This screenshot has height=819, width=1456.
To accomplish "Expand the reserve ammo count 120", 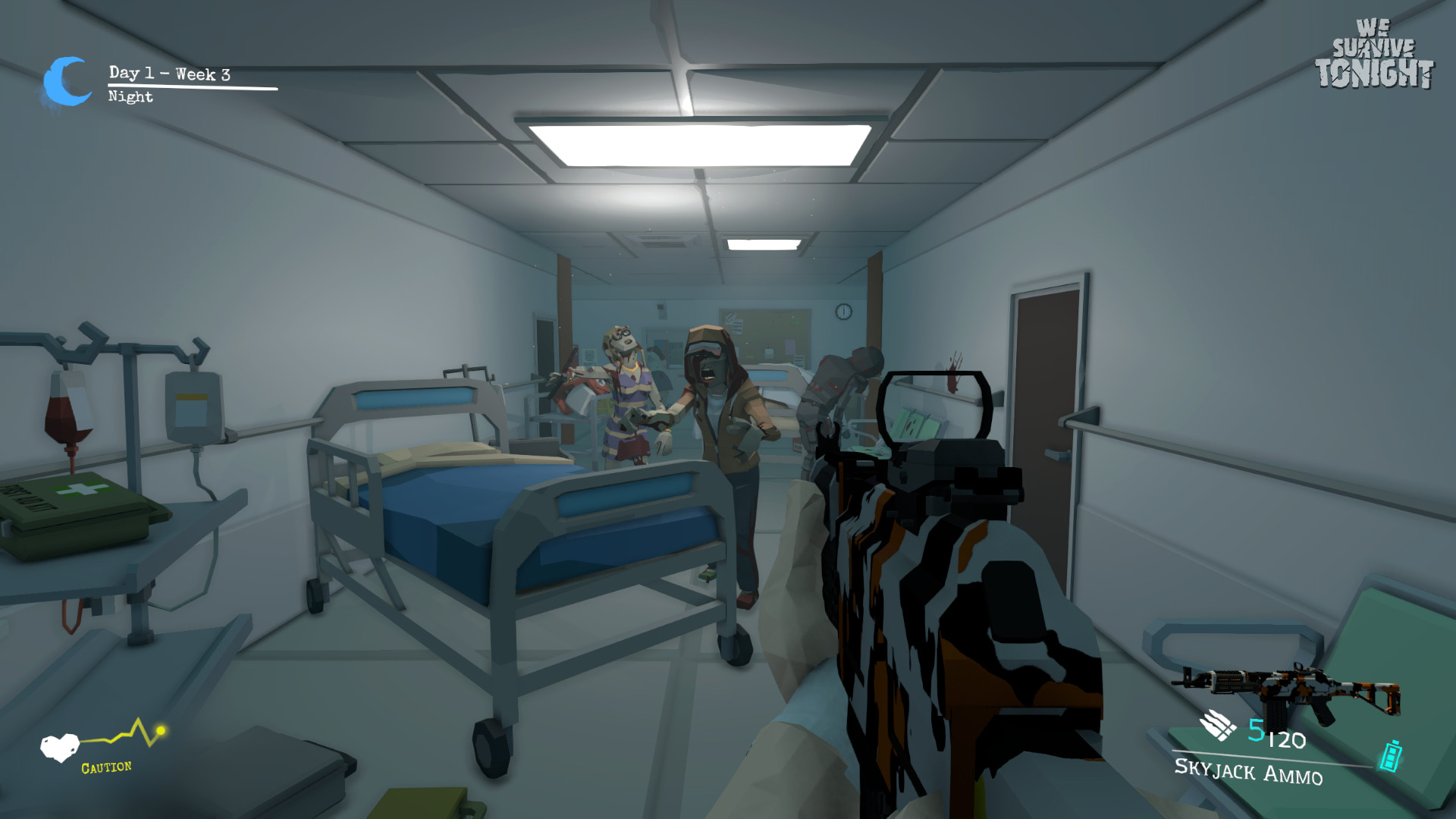I will (1288, 739).
